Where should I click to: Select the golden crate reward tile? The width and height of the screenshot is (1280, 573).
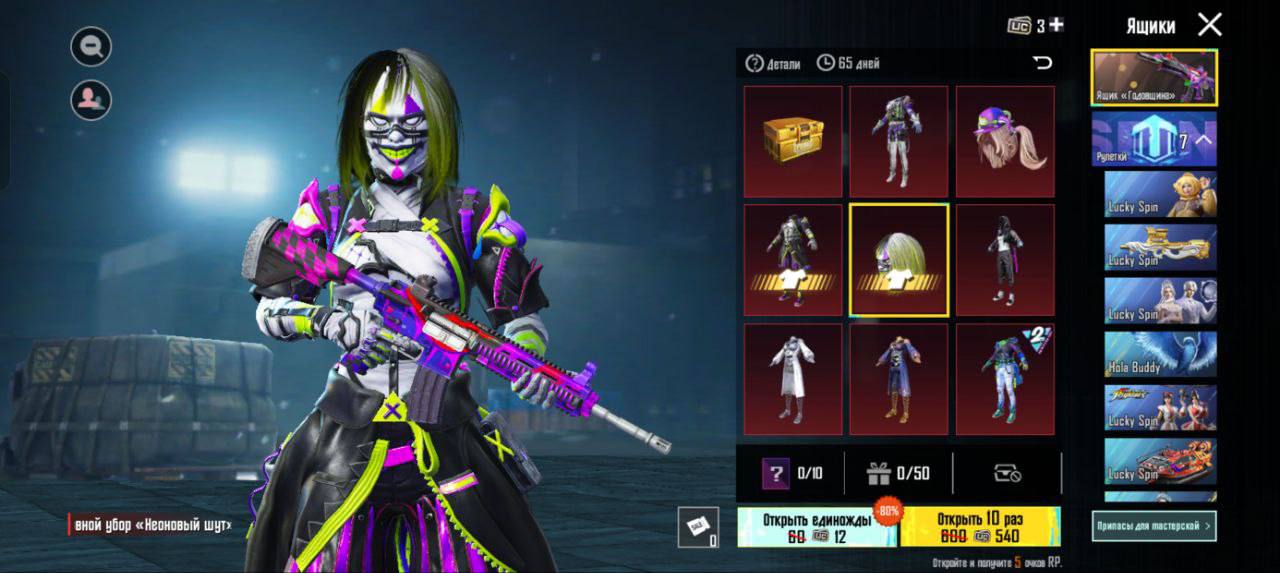(x=792, y=141)
